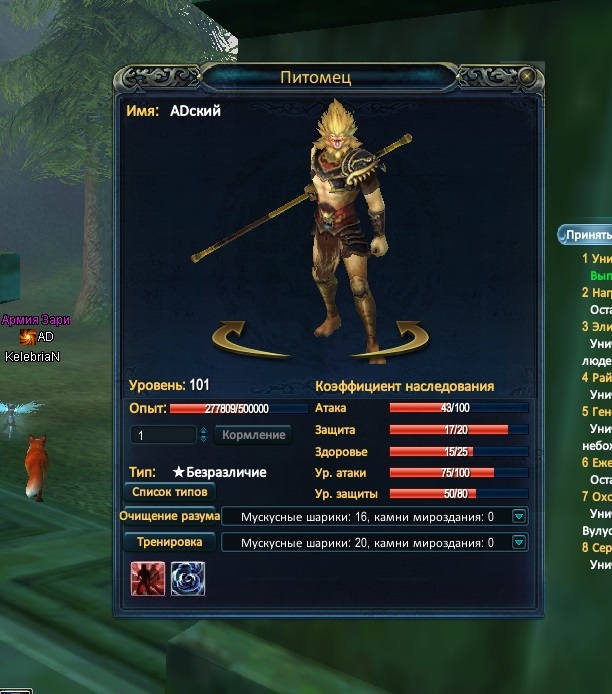
Task: Close the Питомец pet window
Action: pos(527,76)
